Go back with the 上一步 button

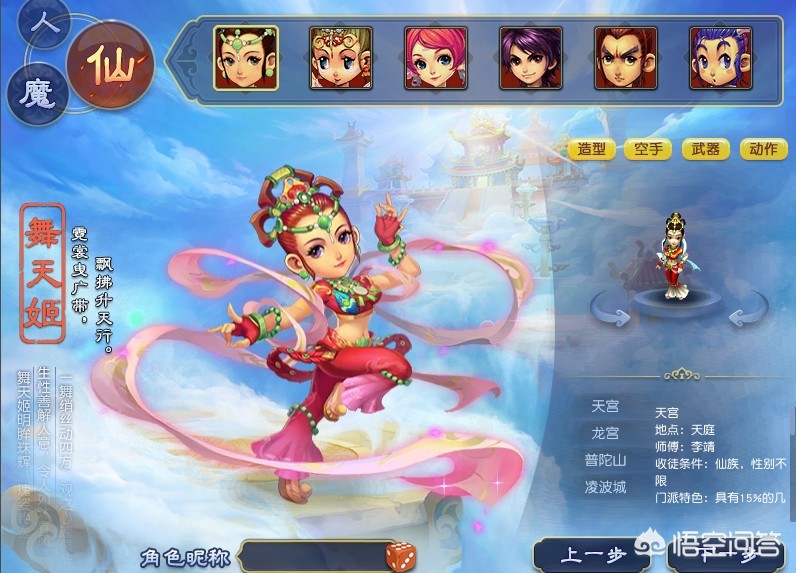coord(582,555)
